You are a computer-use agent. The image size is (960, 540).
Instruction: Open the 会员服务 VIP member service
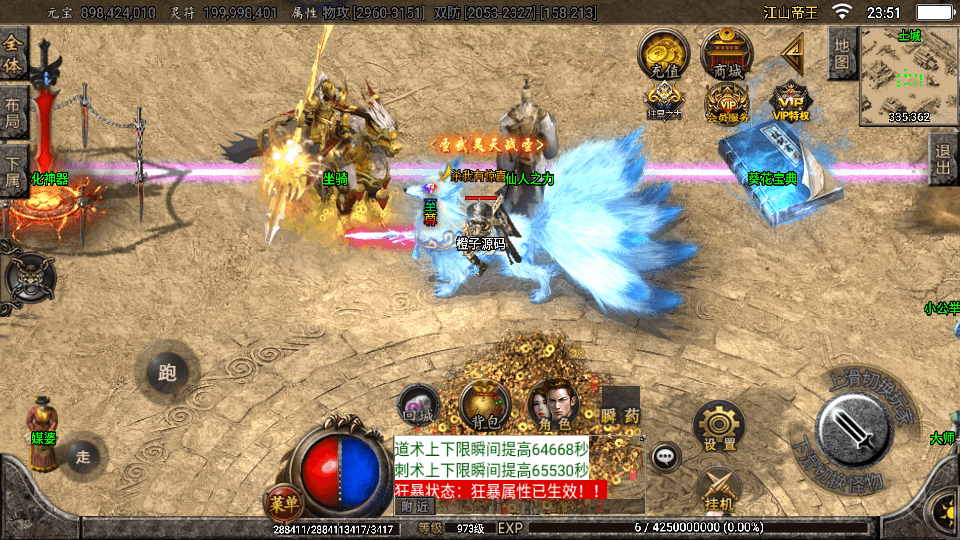click(727, 101)
